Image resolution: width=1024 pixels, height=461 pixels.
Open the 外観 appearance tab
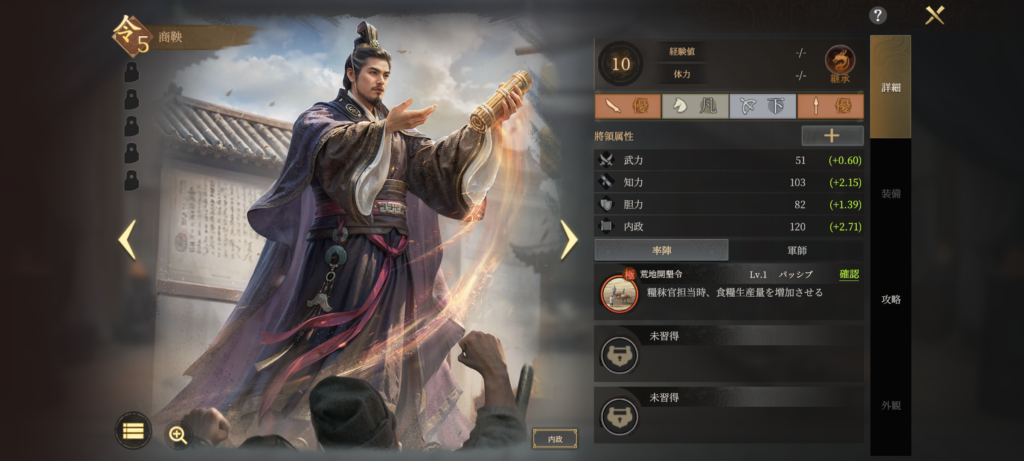point(890,405)
